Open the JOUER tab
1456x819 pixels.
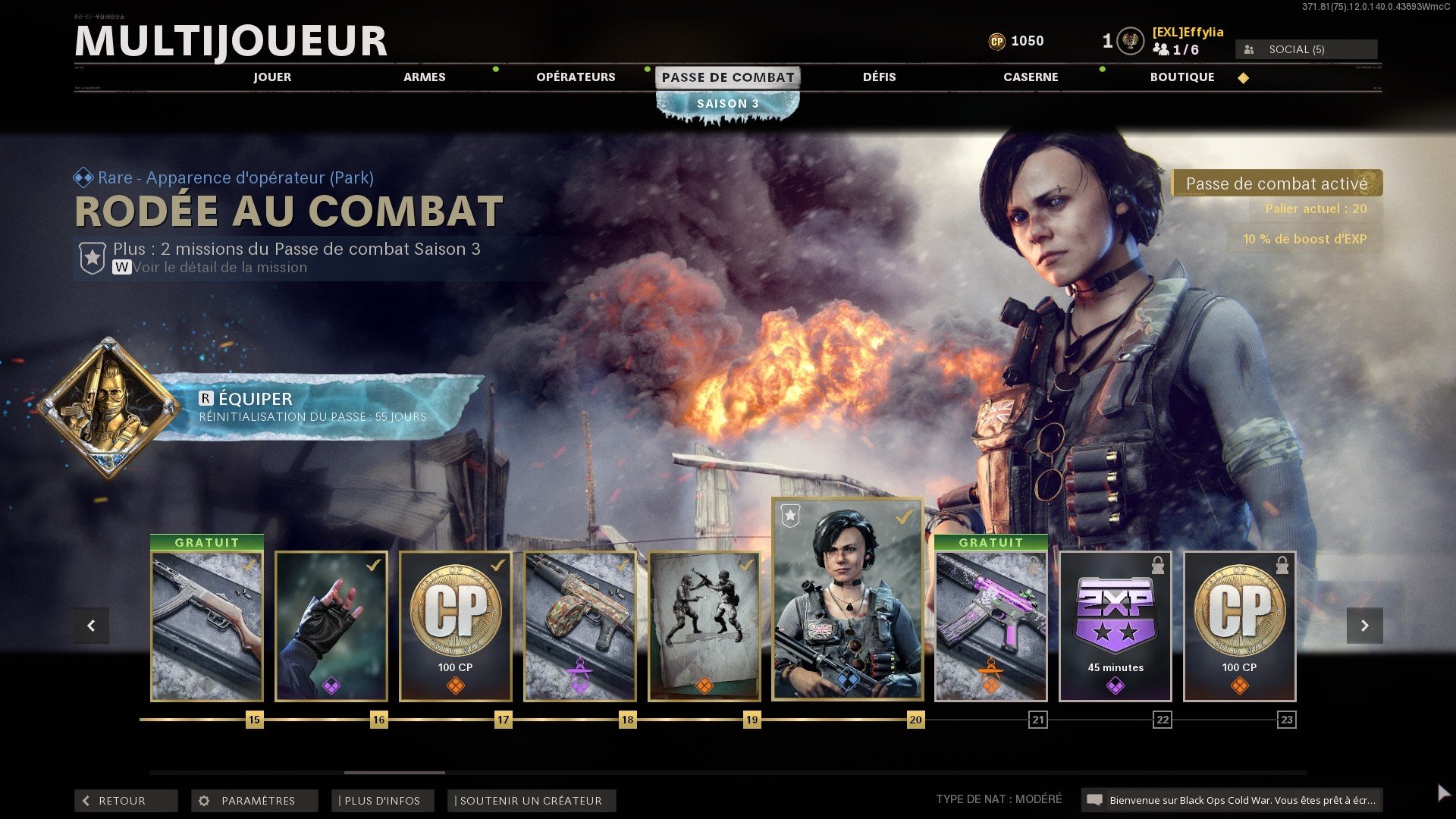pyautogui.click(x=272, y=77)
